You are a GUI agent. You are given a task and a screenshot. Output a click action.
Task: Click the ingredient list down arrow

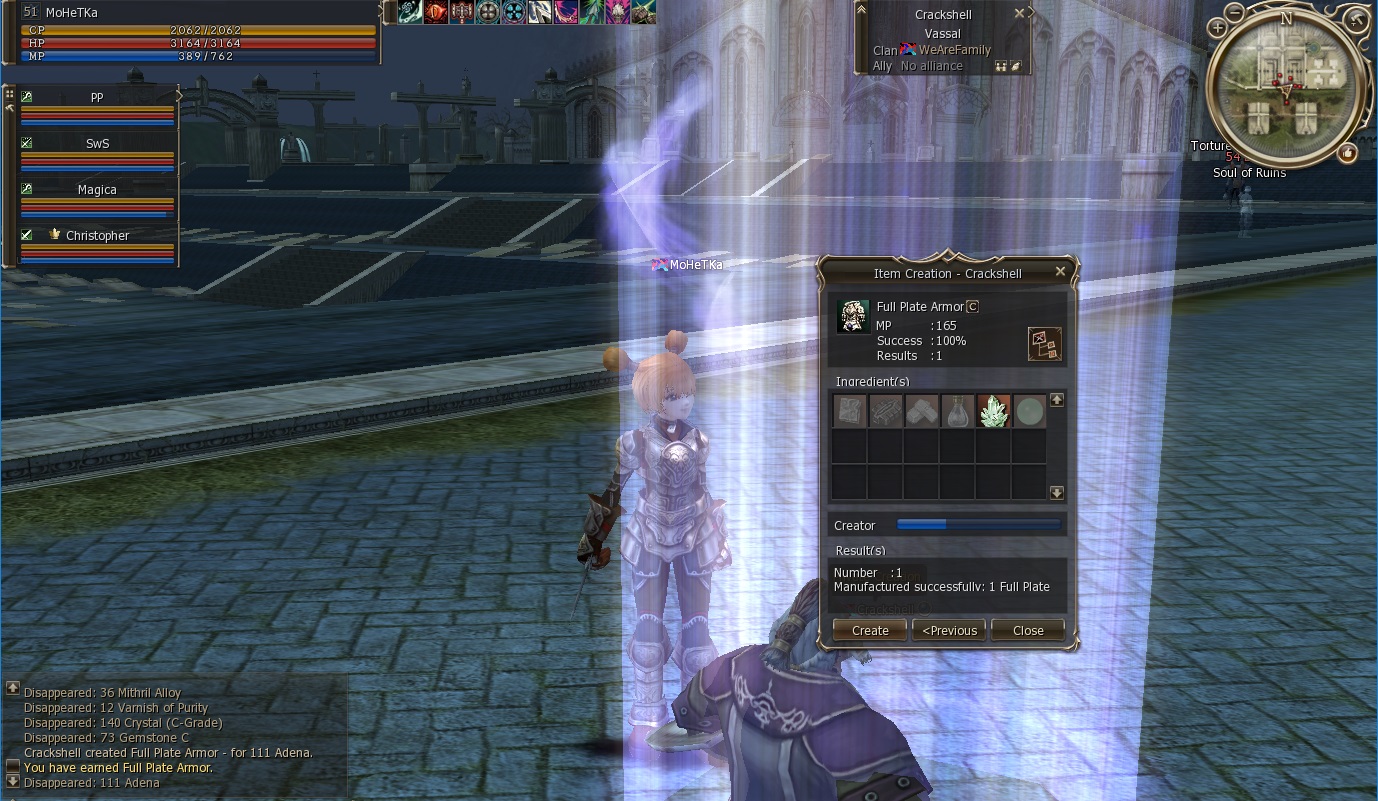point(1057,493)
